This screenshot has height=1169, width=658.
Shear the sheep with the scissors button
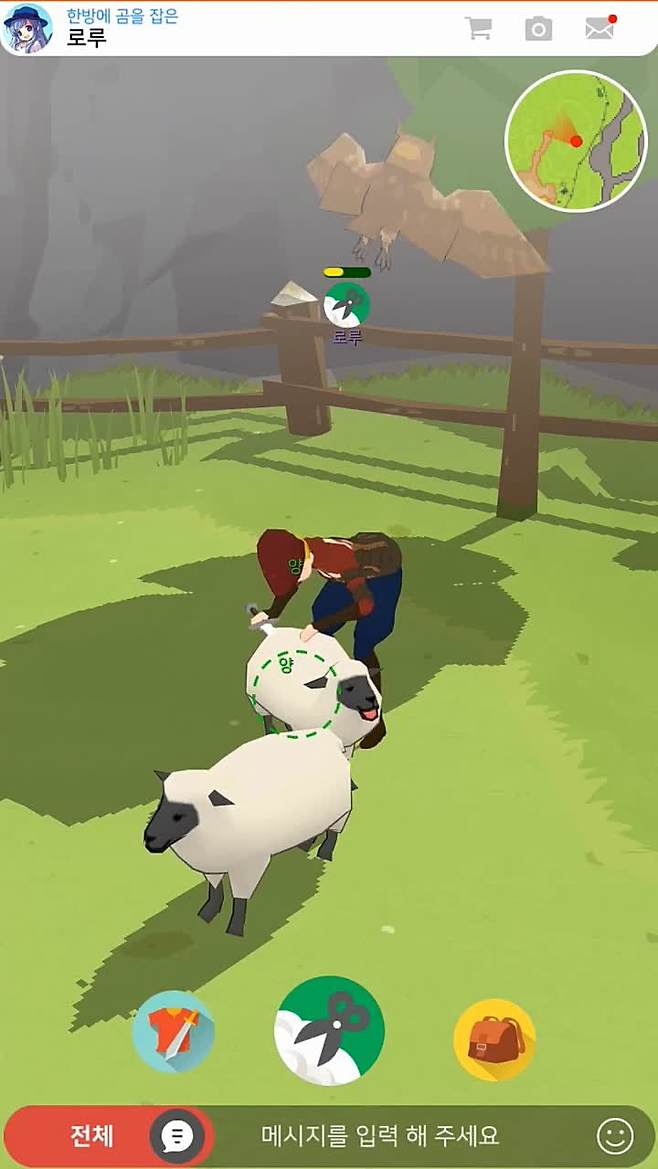click(x=329, y=1030)
